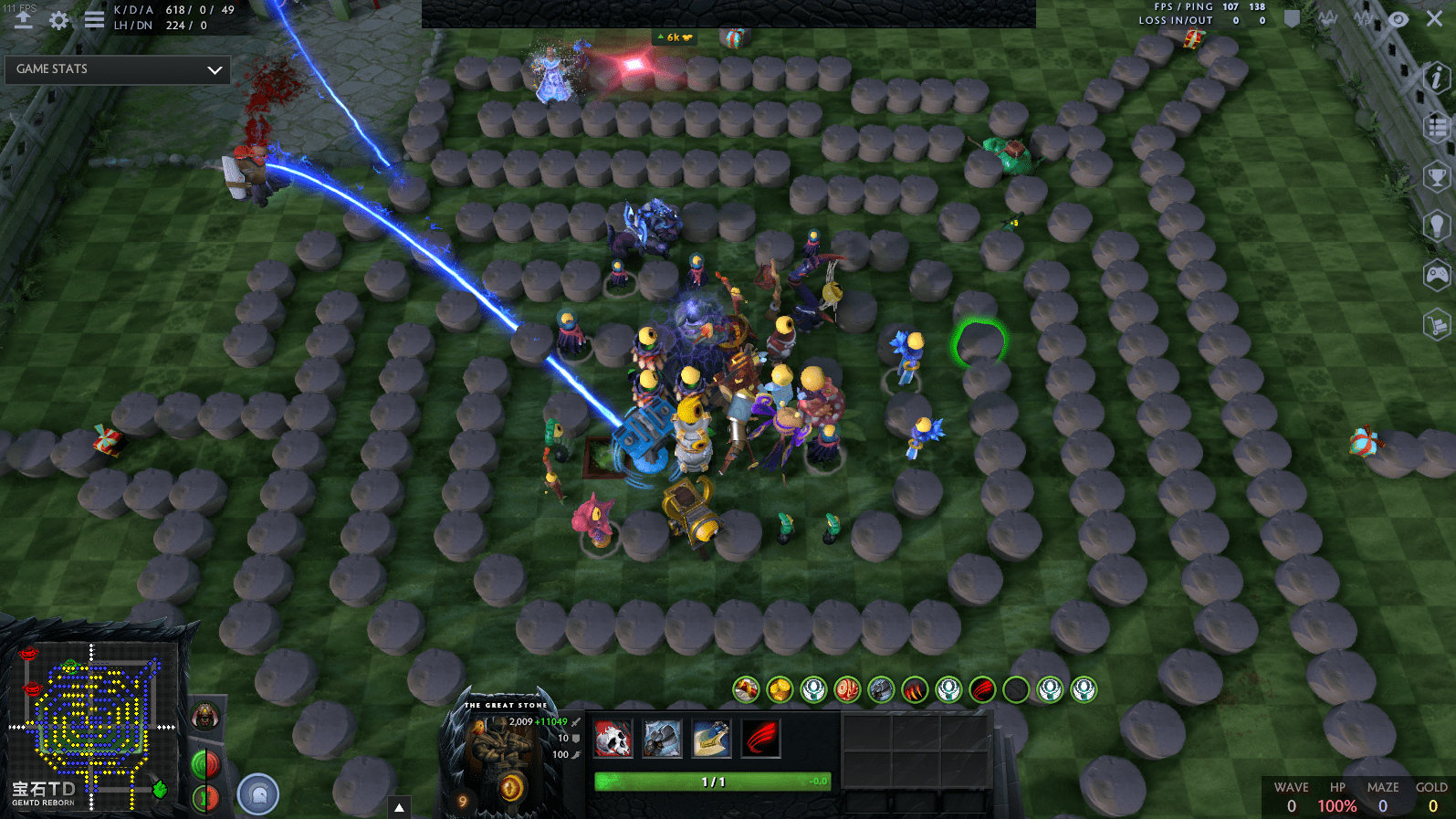The image size is (1456, 819).
Task: Open the info panel icon on right sidebar
Action: pos(1434,78)
